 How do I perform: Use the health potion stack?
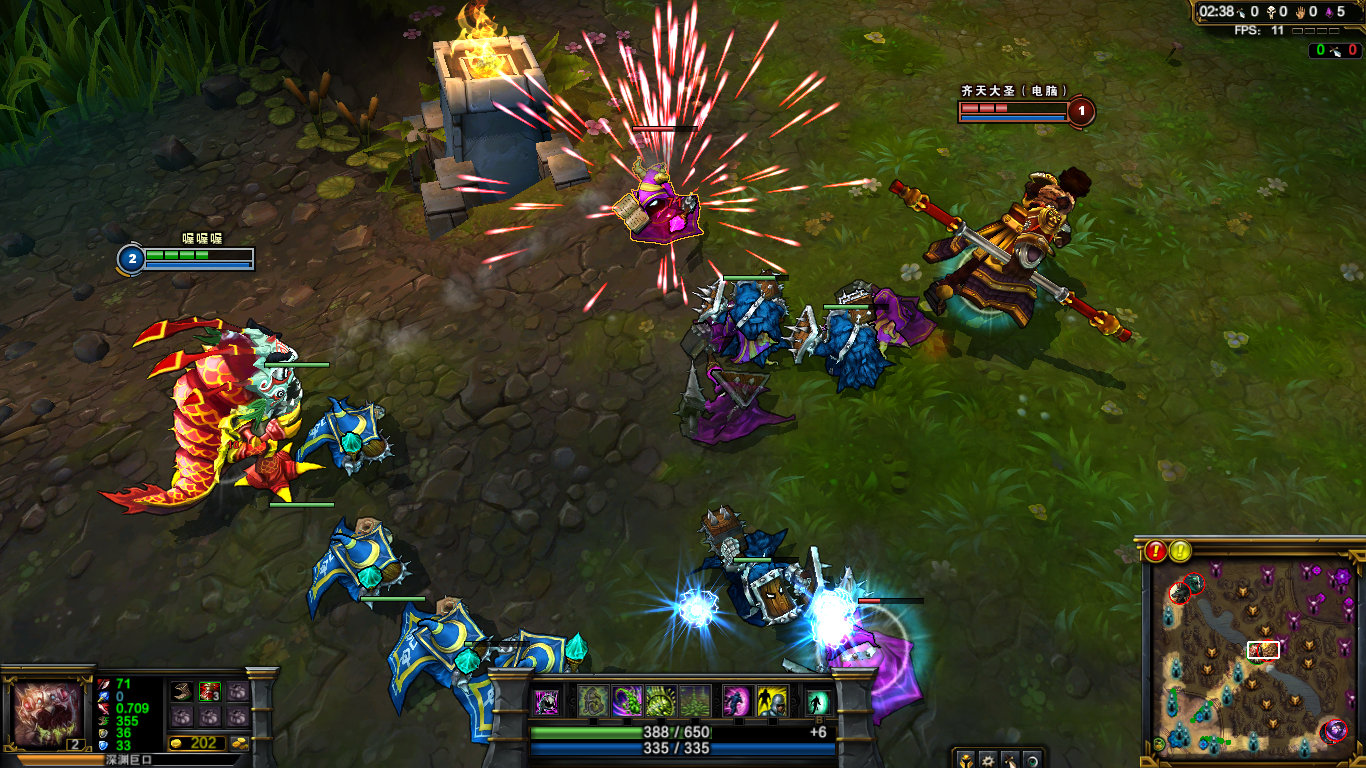pos(210,692)
